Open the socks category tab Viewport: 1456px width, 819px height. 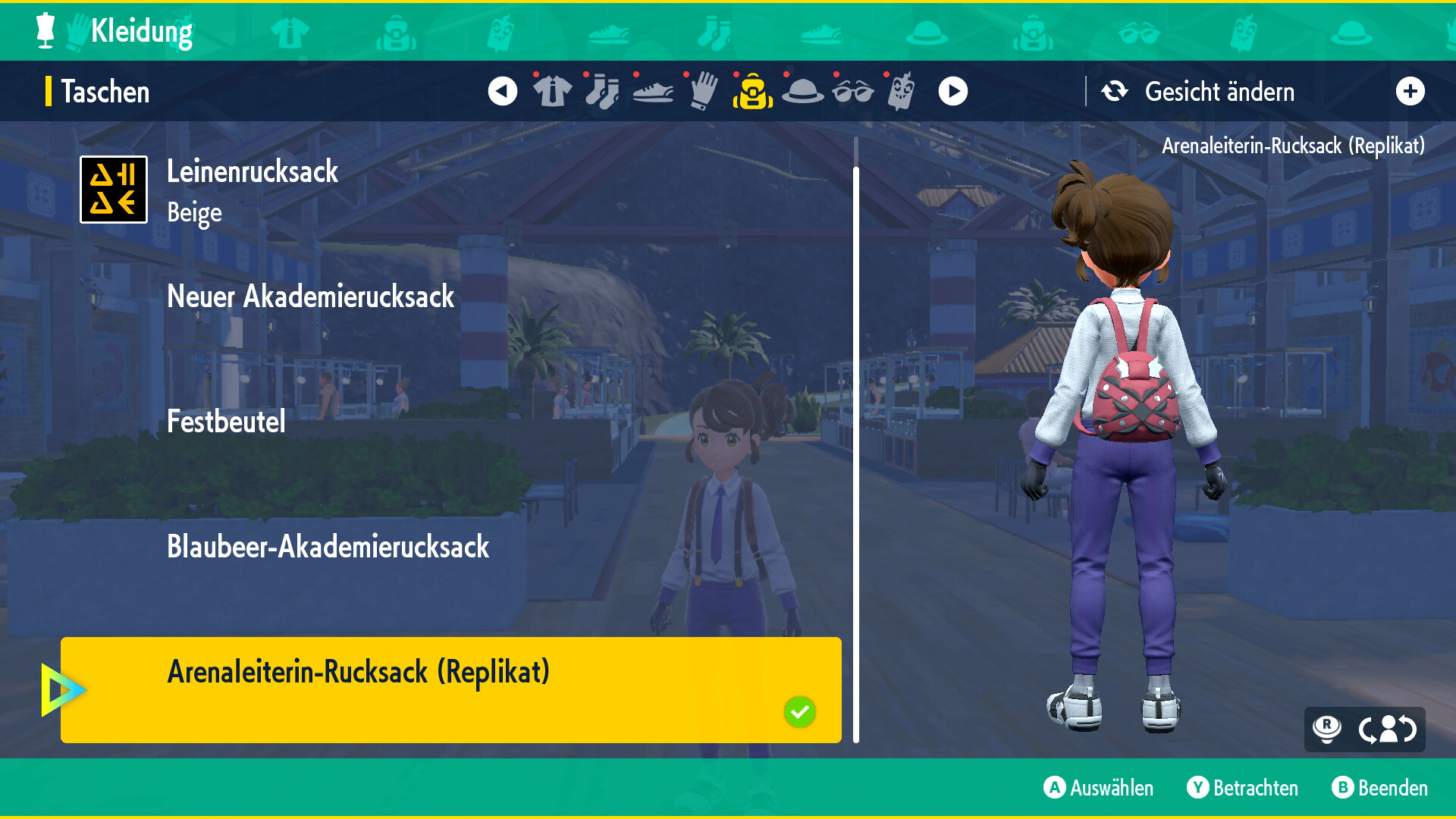click(602, 92)
